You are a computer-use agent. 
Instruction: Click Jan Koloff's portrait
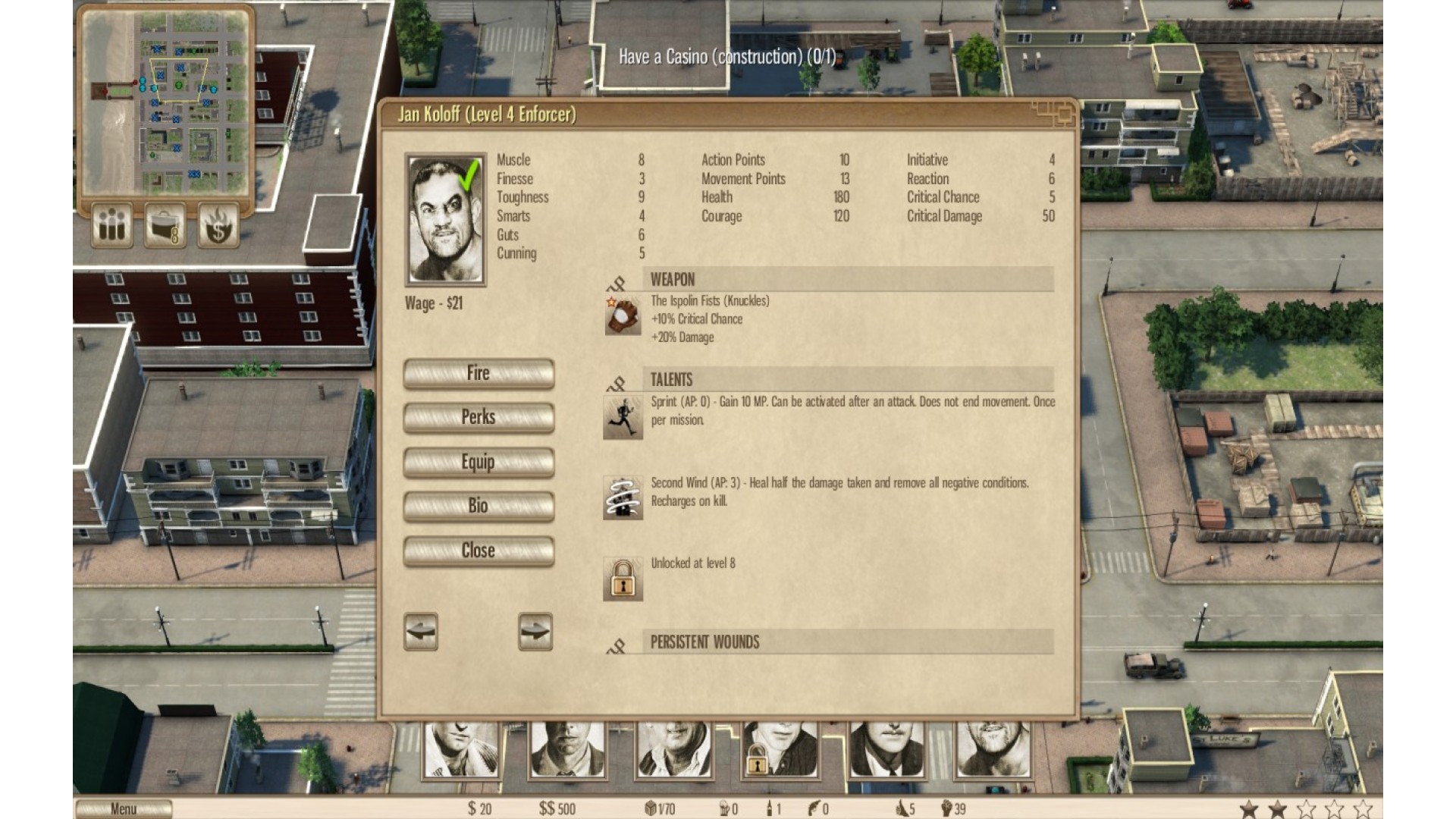pyautogui.click(x=446, y=220)
